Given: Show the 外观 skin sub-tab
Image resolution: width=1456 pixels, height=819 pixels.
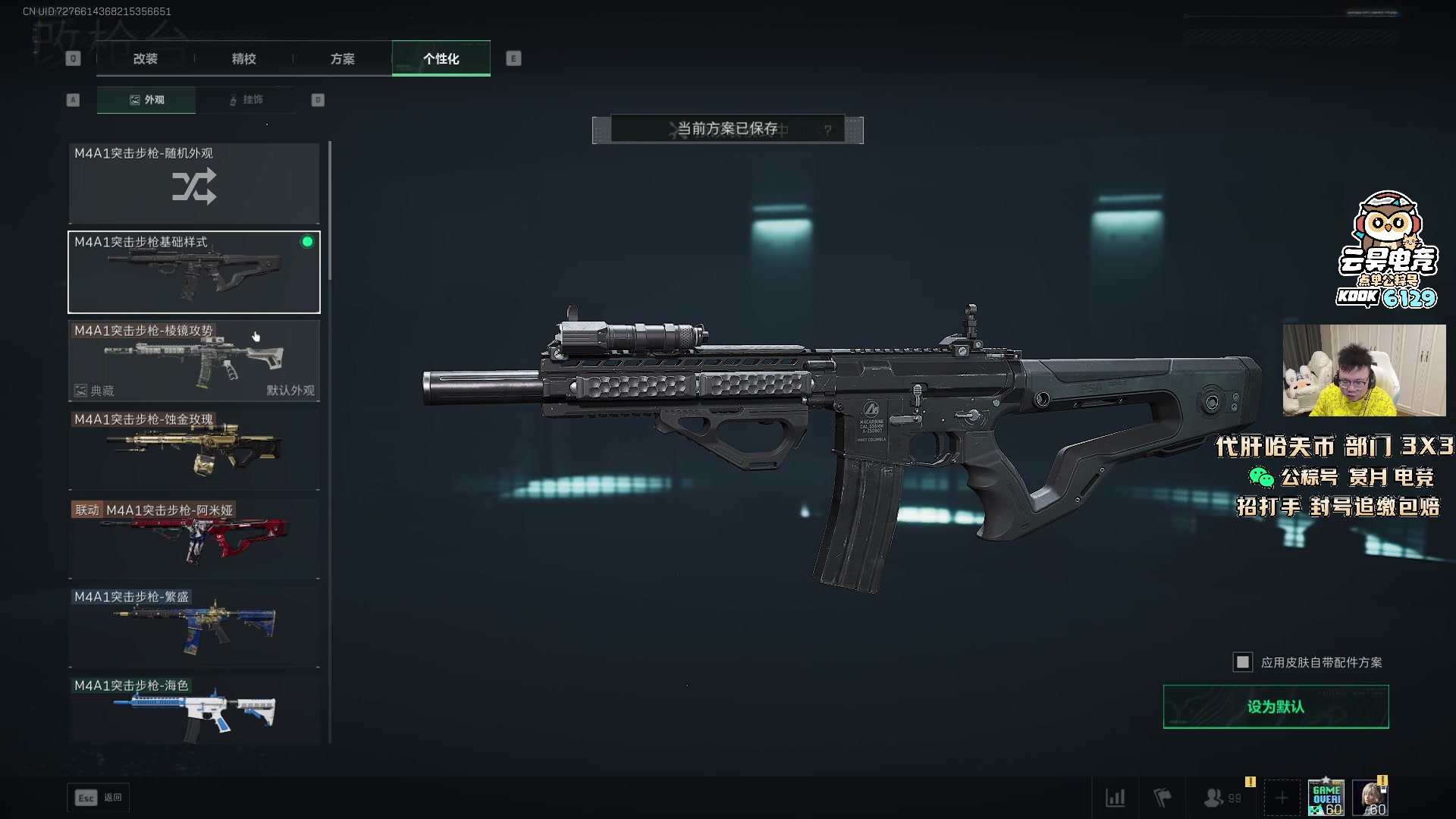Looking at the screenshot, I should 146,99.
